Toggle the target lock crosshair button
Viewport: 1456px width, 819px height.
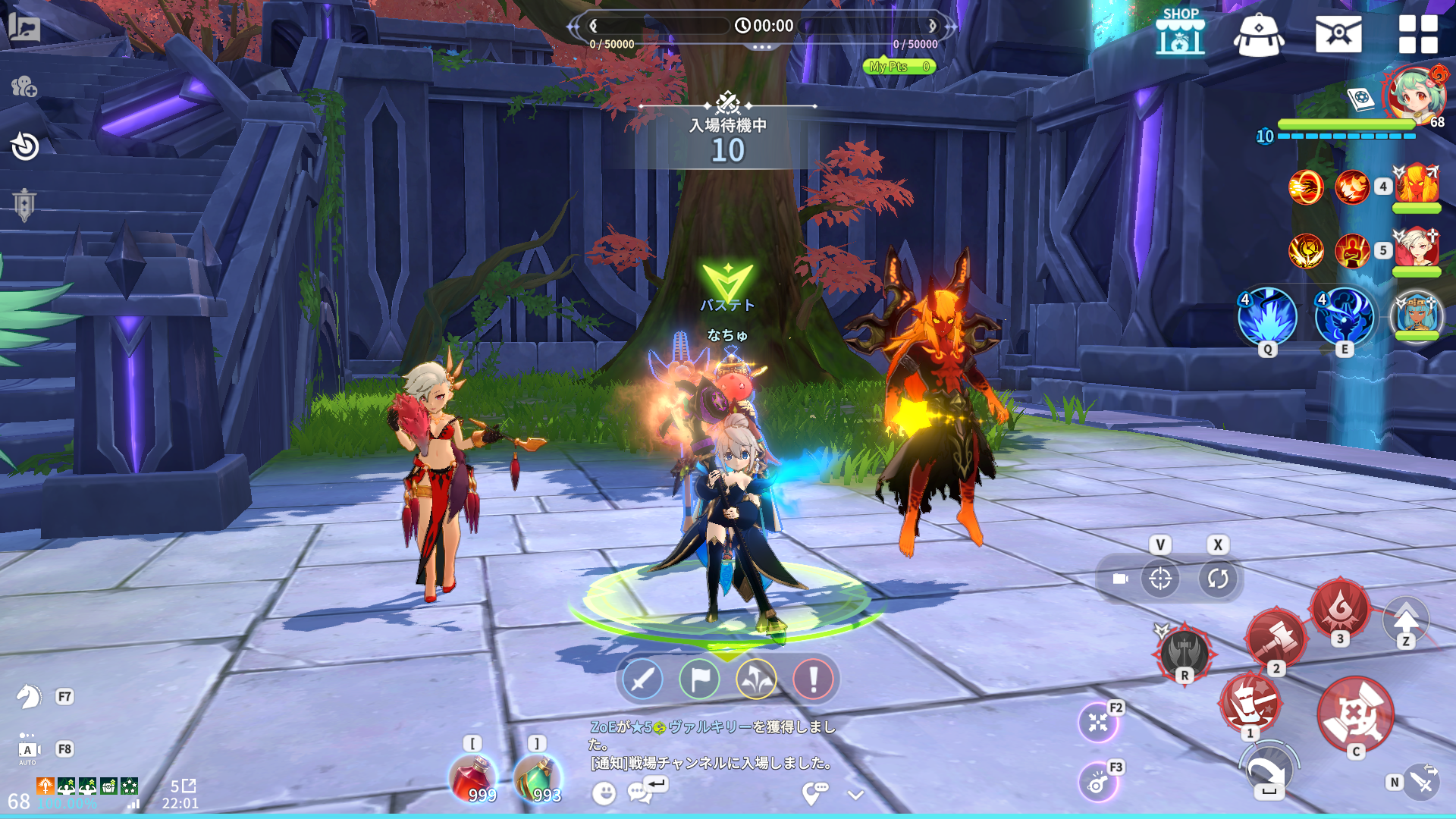pos(1159,579)
